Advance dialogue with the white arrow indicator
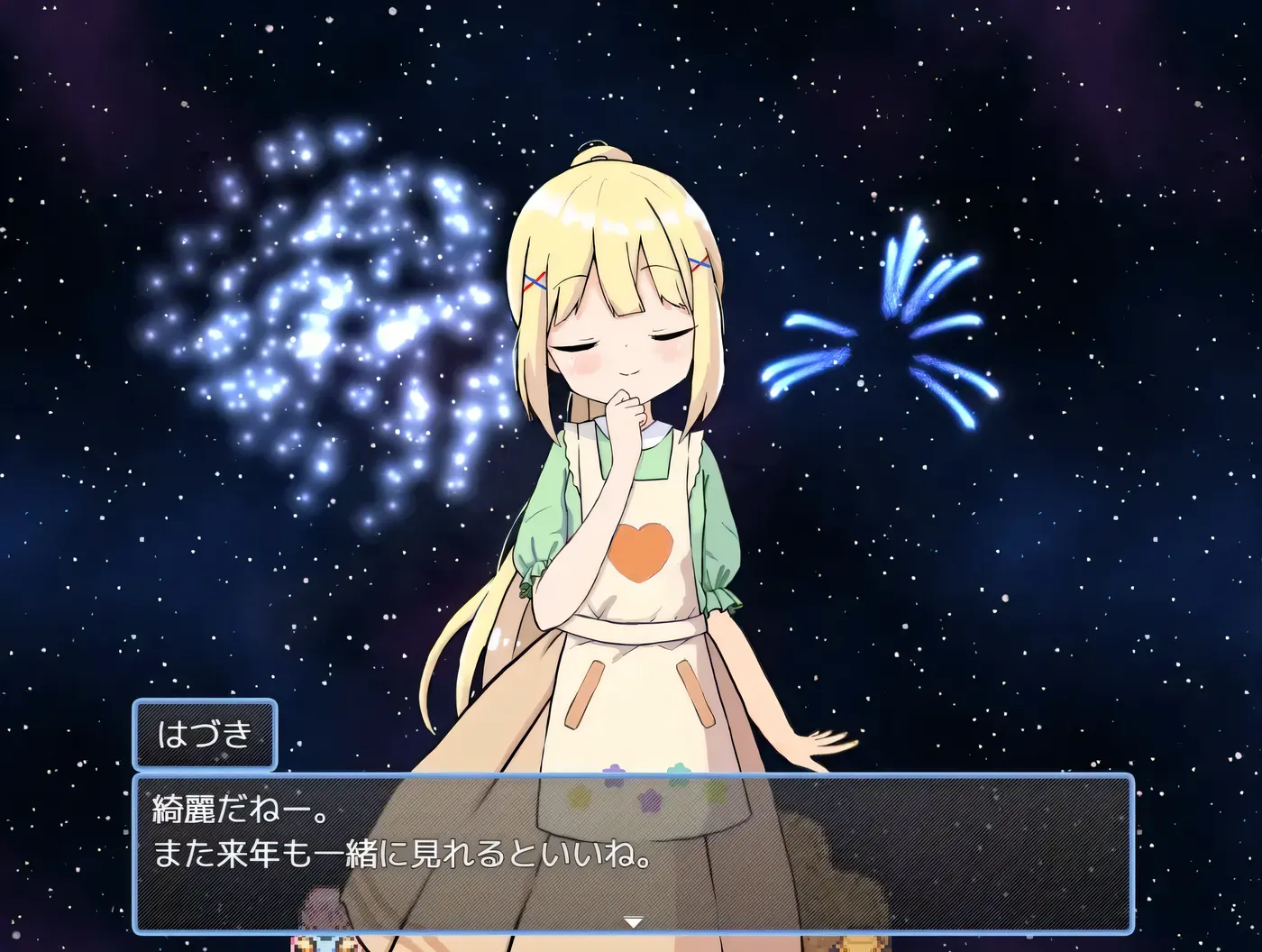Viewport: 1262px width, 952px height. (x=634, y=921)
